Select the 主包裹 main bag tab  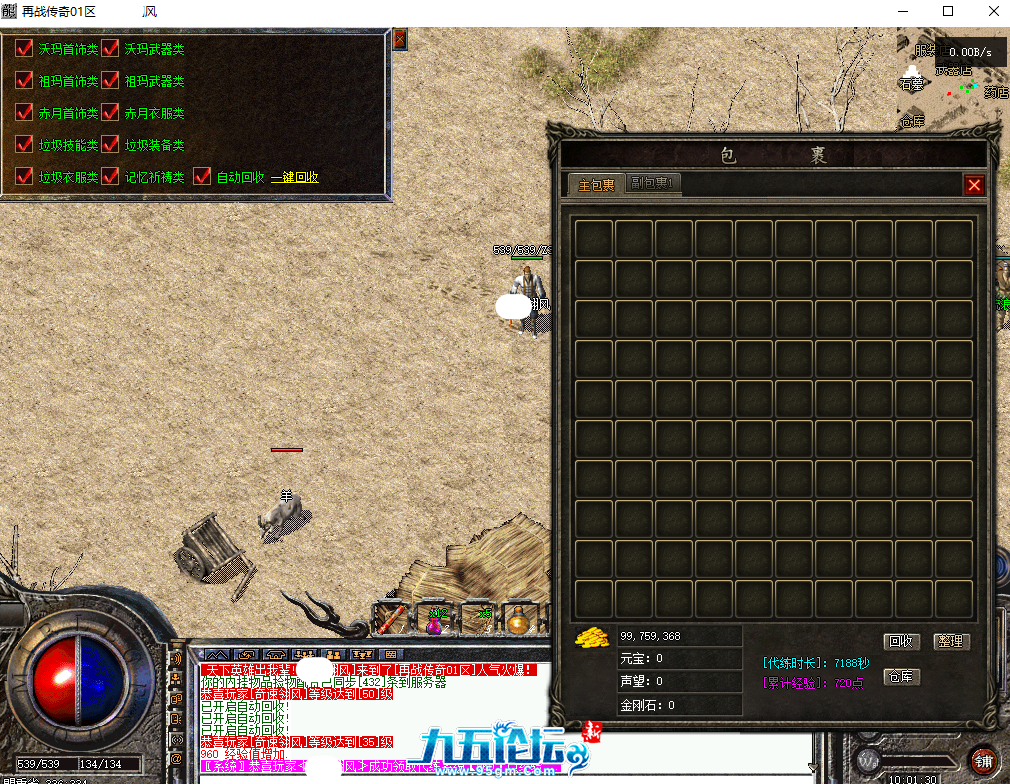click(596, 185)
